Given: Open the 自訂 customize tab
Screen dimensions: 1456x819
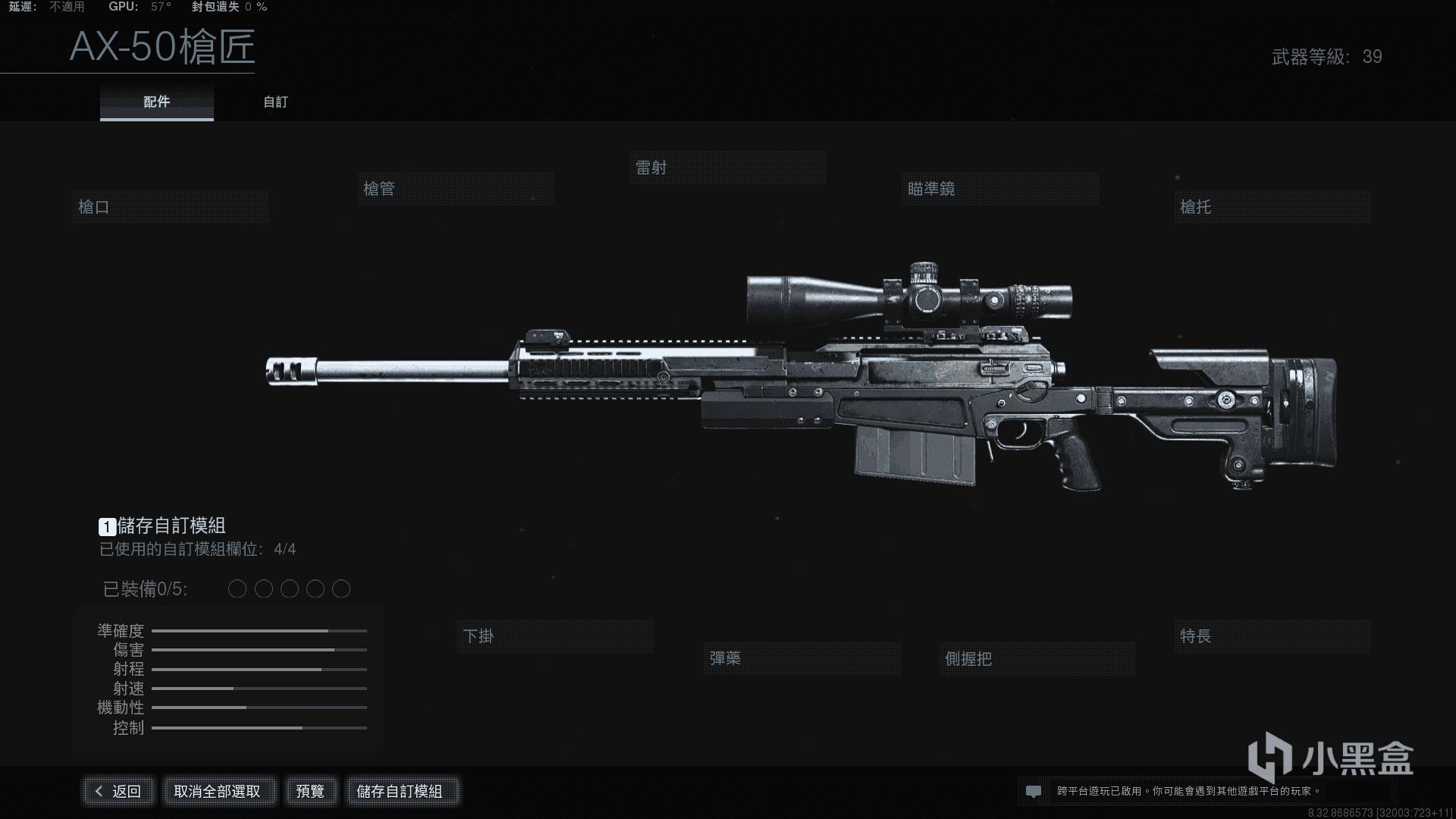Looking at the screenshot, I should click(275, 102).
